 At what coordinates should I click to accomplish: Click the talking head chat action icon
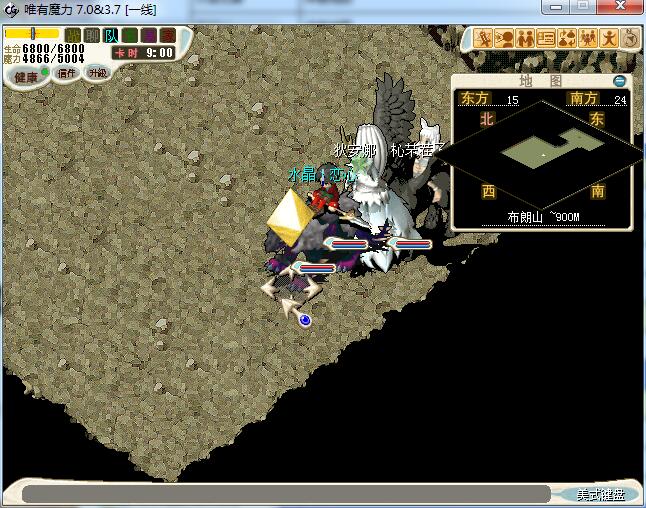coord(505,39)
